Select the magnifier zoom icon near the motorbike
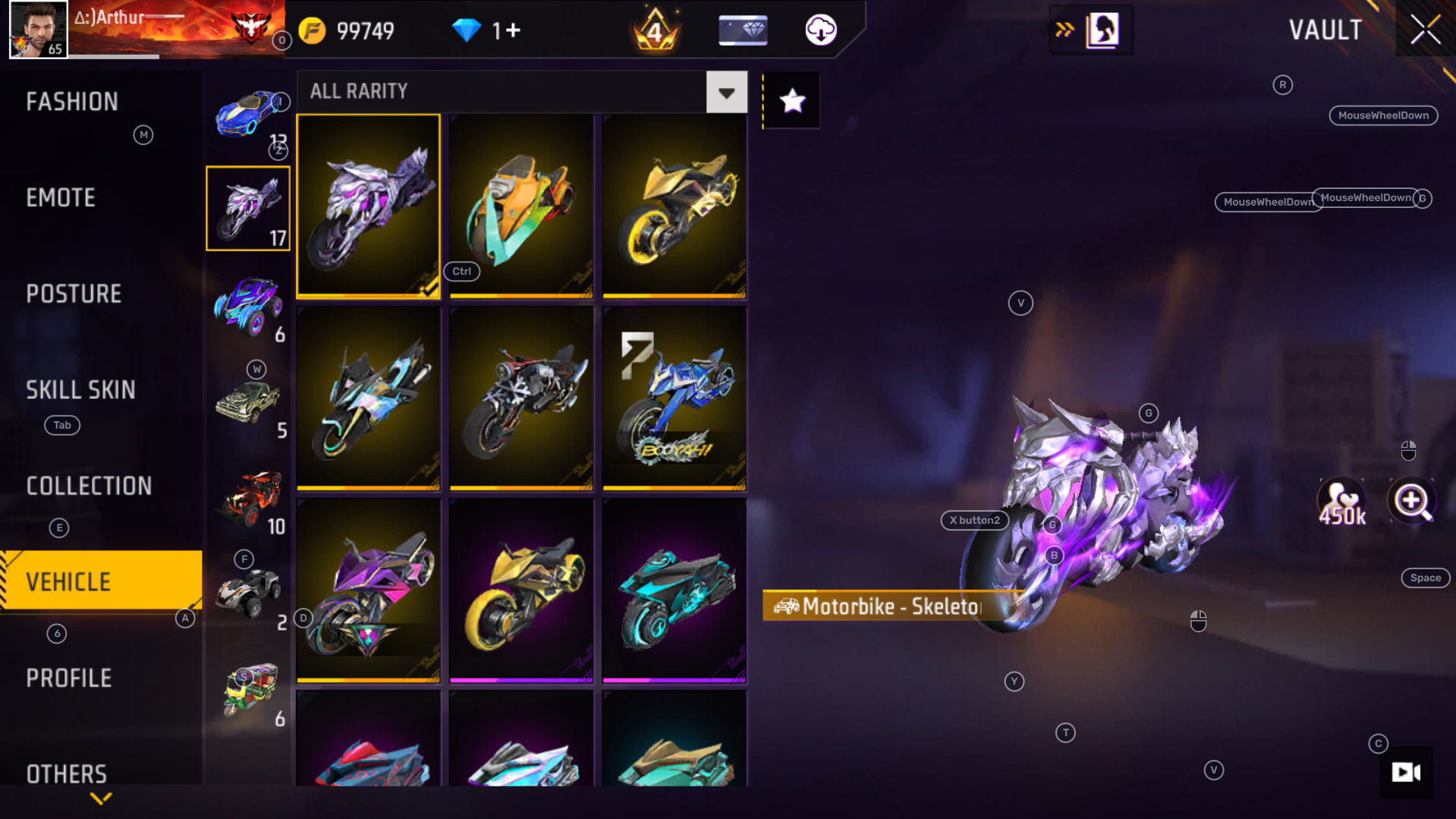 (1410, 501)
